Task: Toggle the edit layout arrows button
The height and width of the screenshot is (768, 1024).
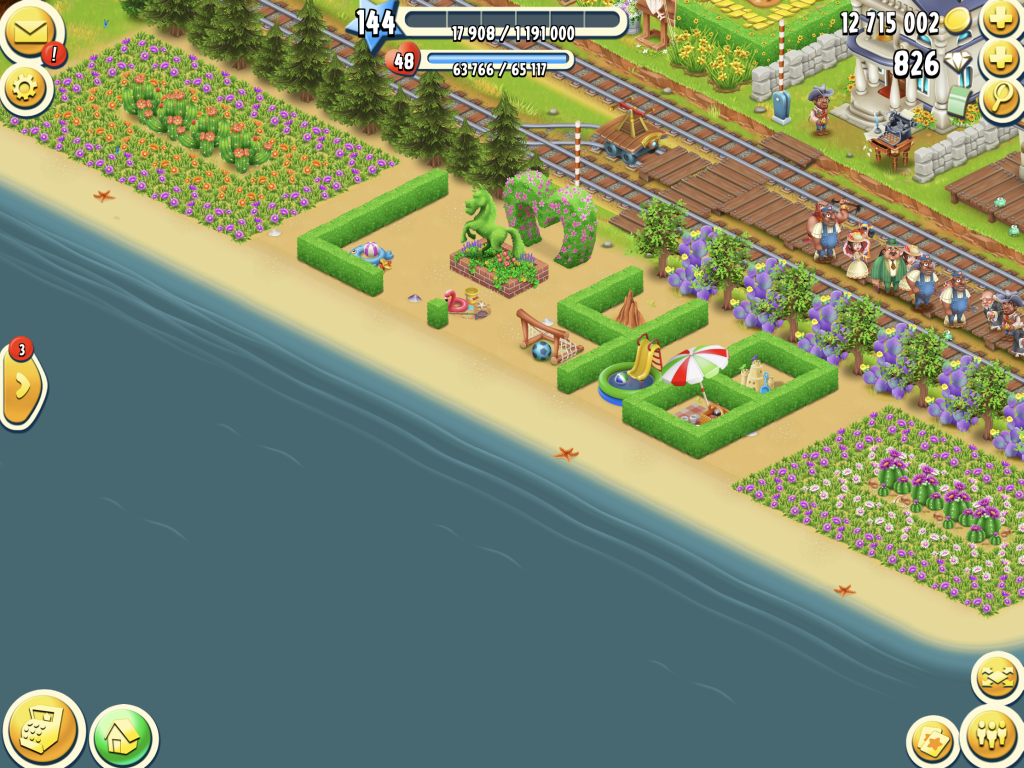Action: (997, 678)
